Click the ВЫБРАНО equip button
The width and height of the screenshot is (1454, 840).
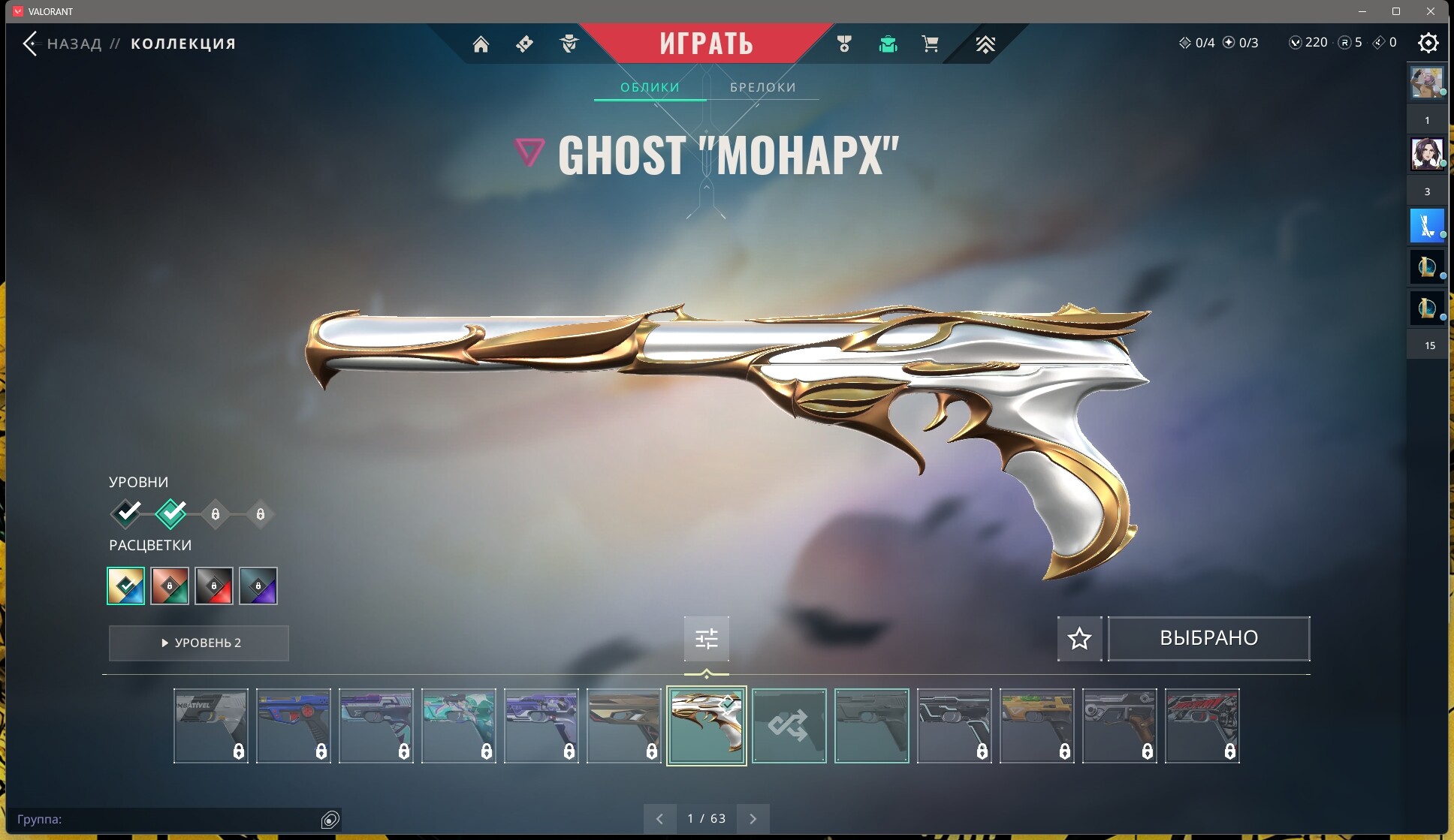point(1208,639)
